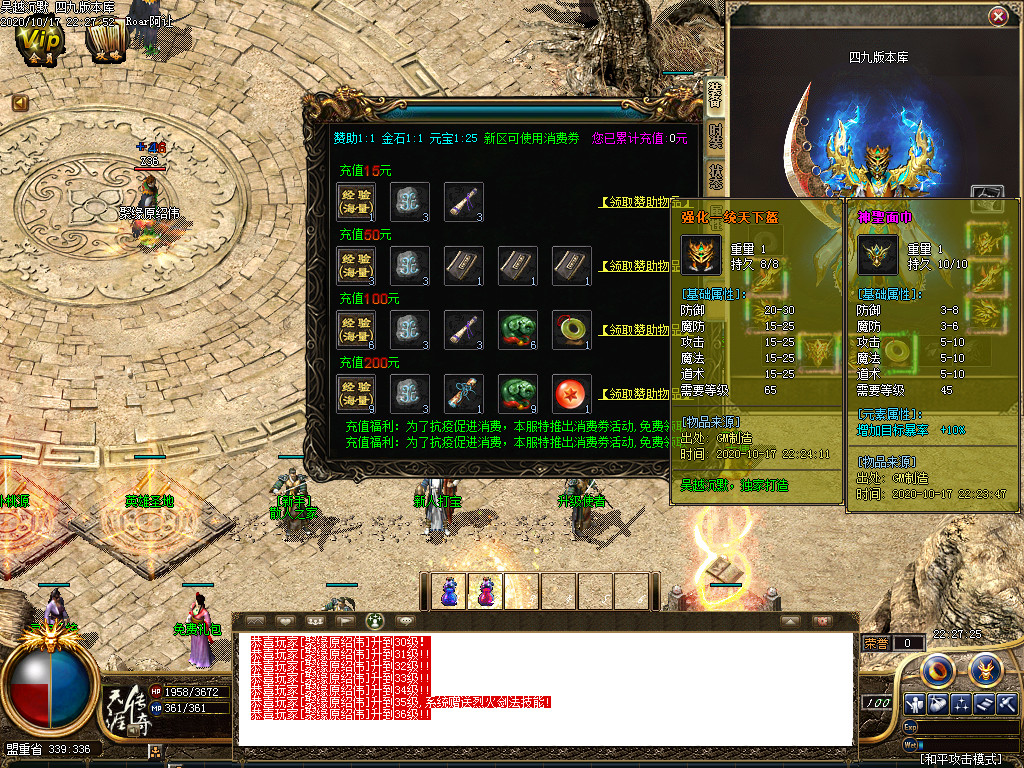Click the chat message log box
The image size is (1024, 768).
[x=545, y=688]
